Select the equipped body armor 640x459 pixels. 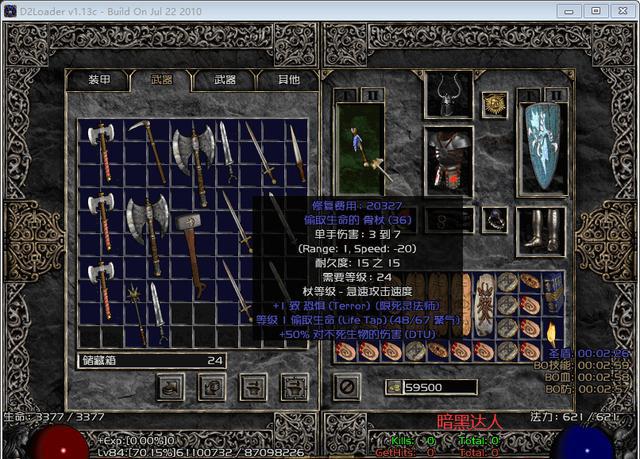point(448,158)
